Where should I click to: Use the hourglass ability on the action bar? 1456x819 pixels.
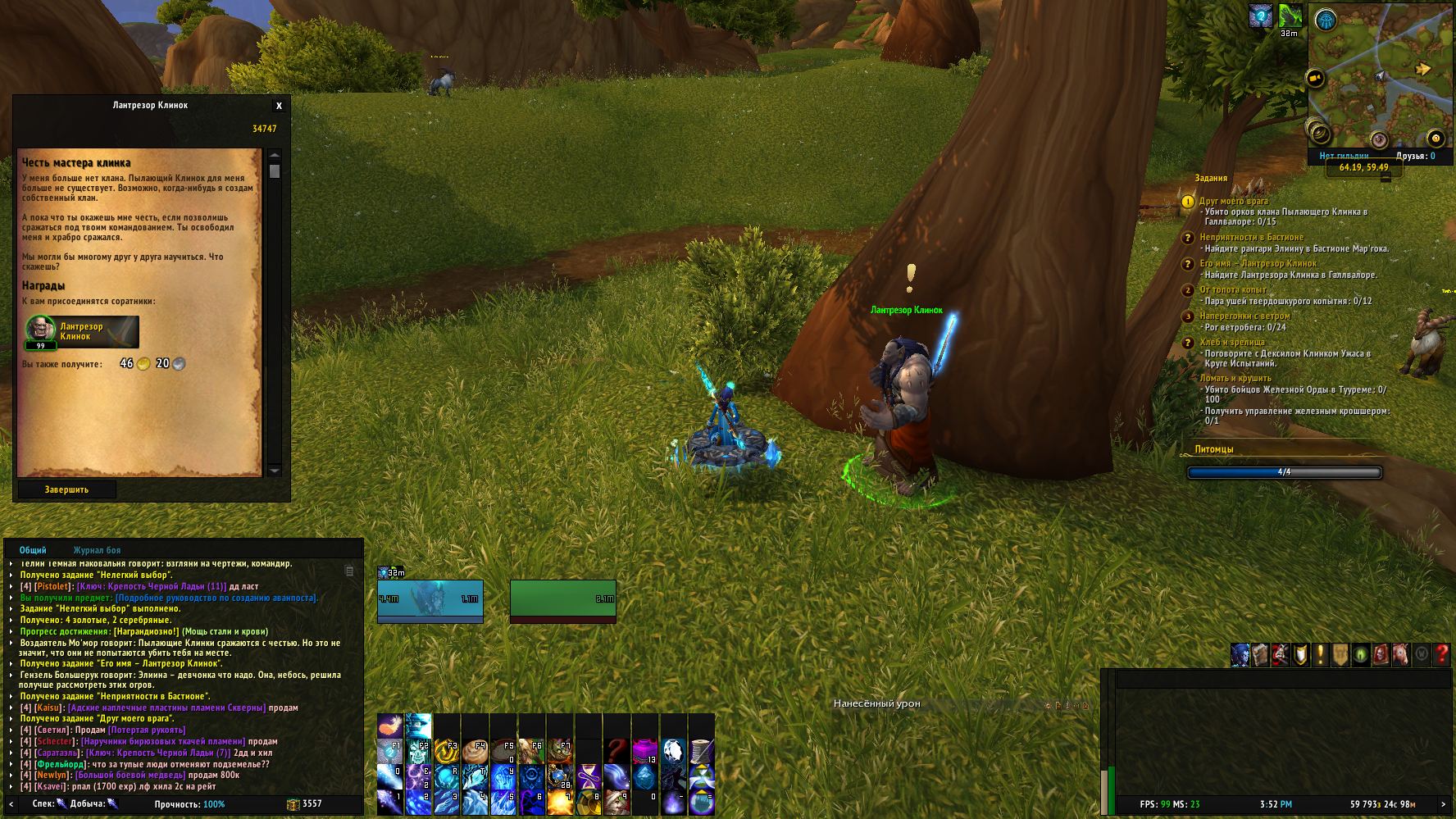pos(589,776)
